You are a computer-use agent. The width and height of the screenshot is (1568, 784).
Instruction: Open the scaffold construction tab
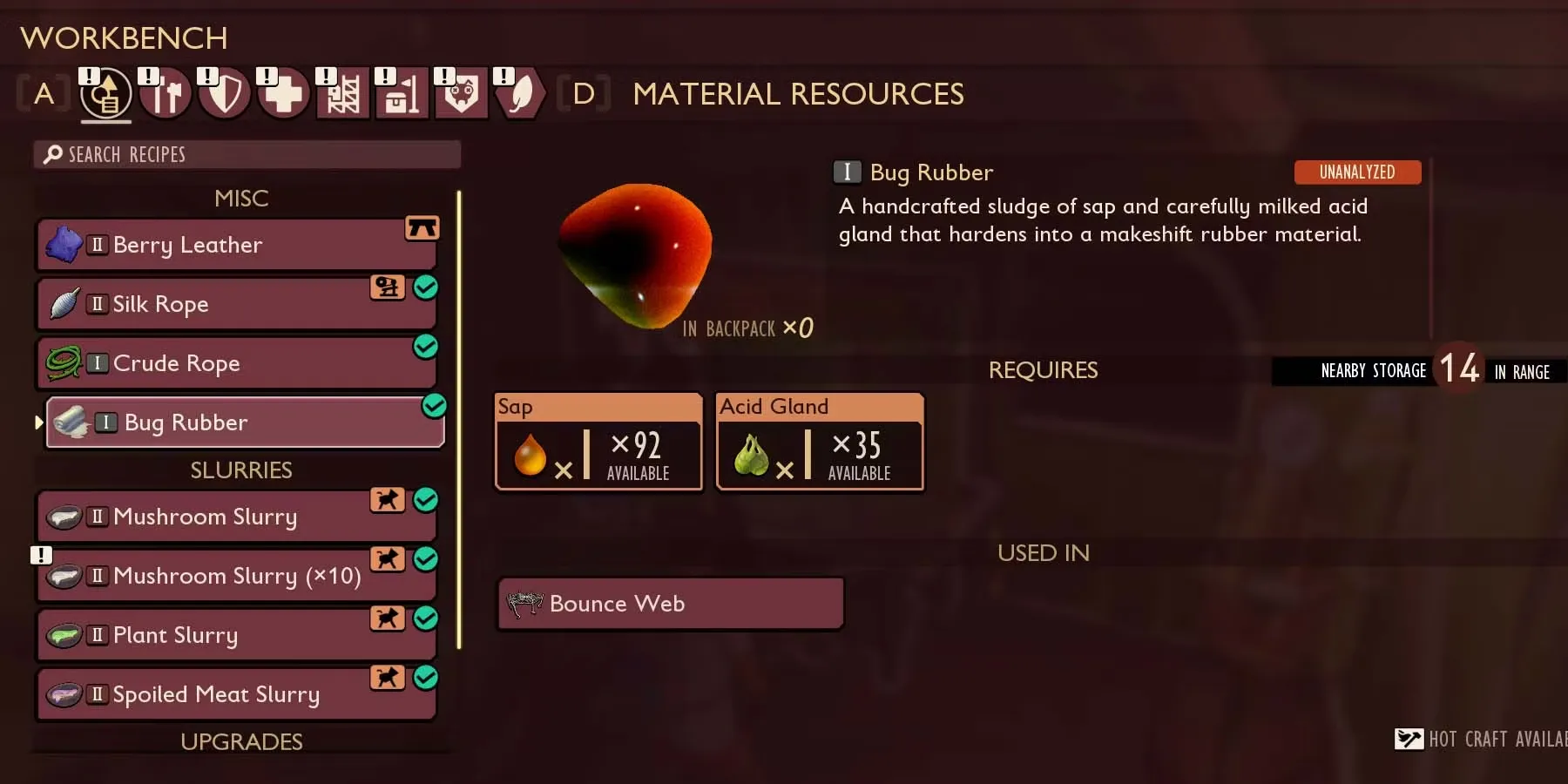342,94
